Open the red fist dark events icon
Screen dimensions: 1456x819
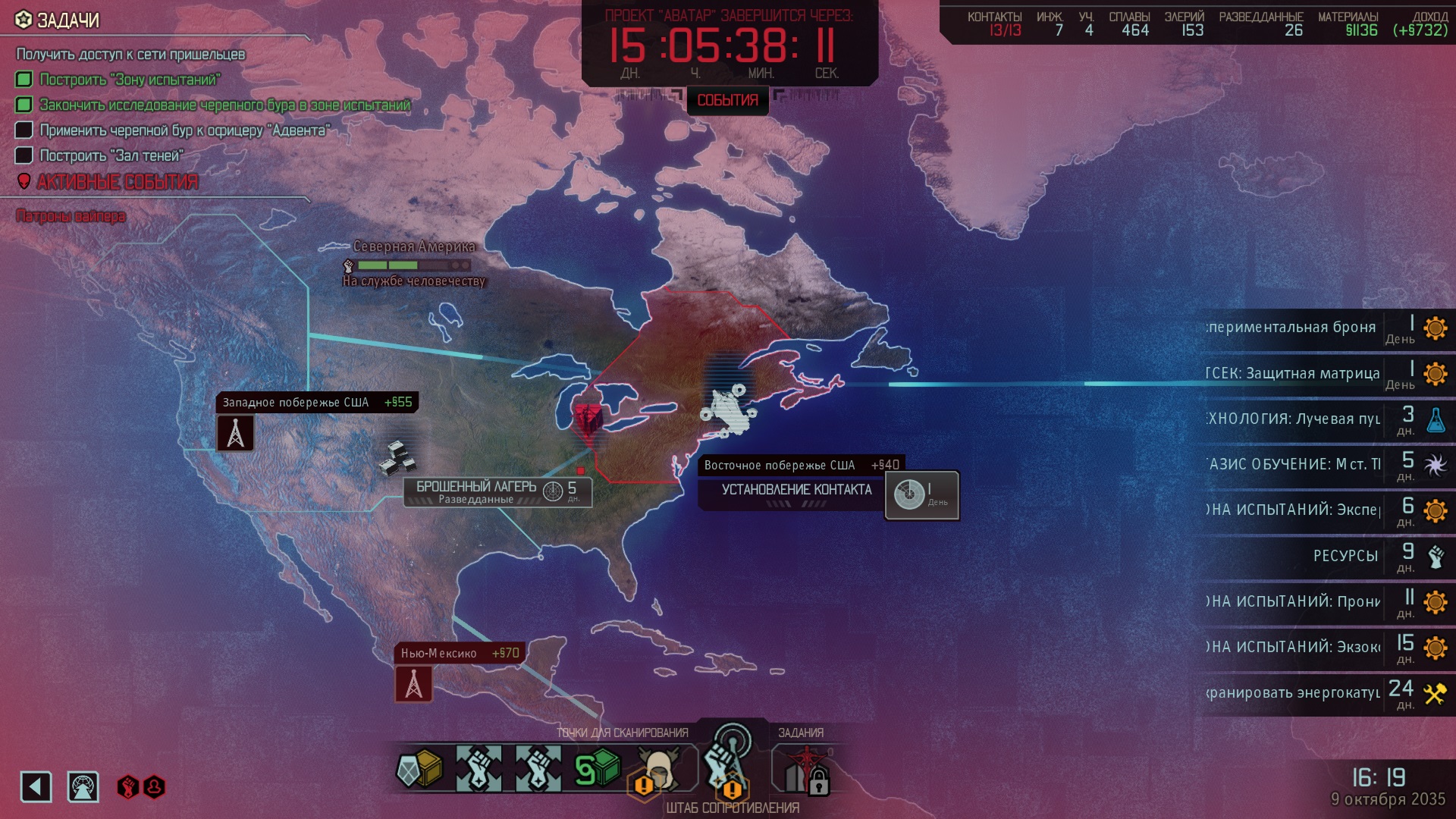click(x=127, y=787)
